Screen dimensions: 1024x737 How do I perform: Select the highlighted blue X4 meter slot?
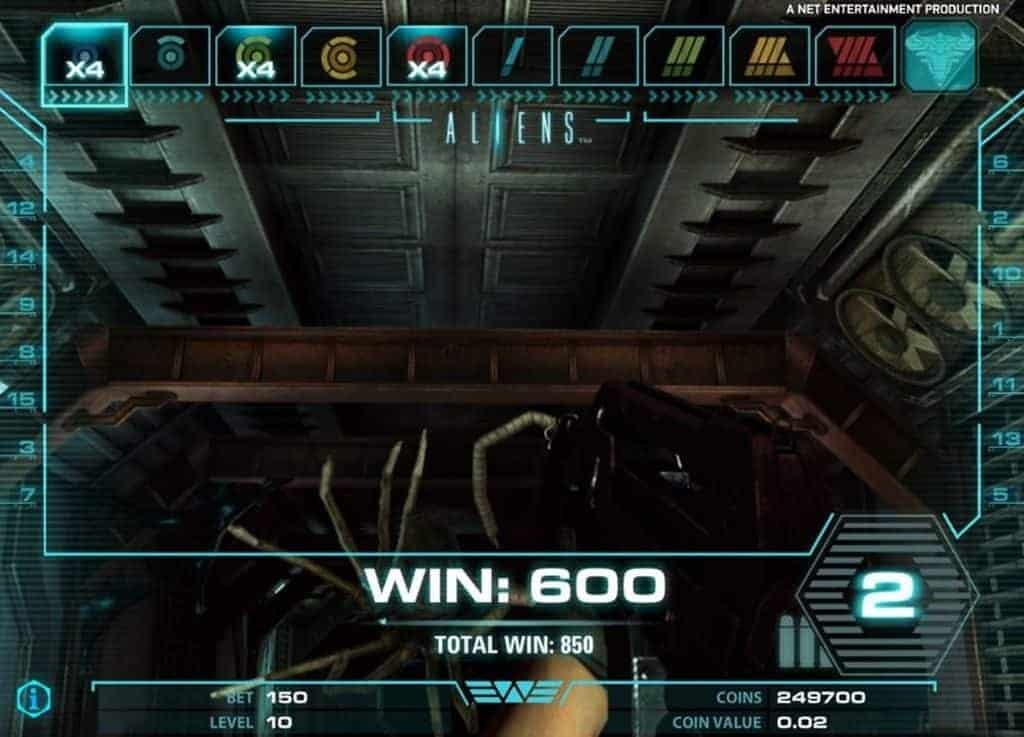click(84, 57)
